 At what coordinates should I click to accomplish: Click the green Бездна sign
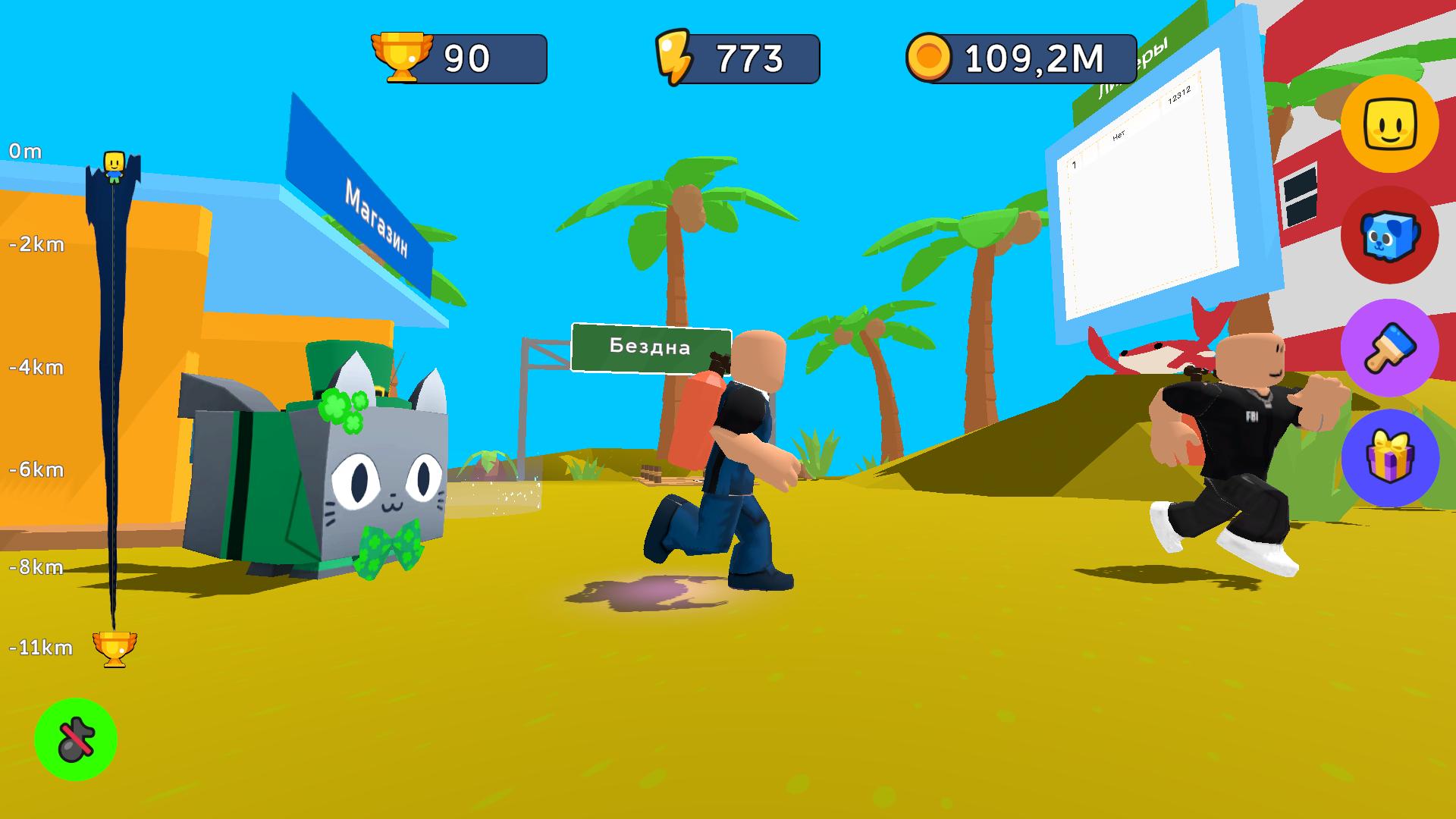coord(651,347)
